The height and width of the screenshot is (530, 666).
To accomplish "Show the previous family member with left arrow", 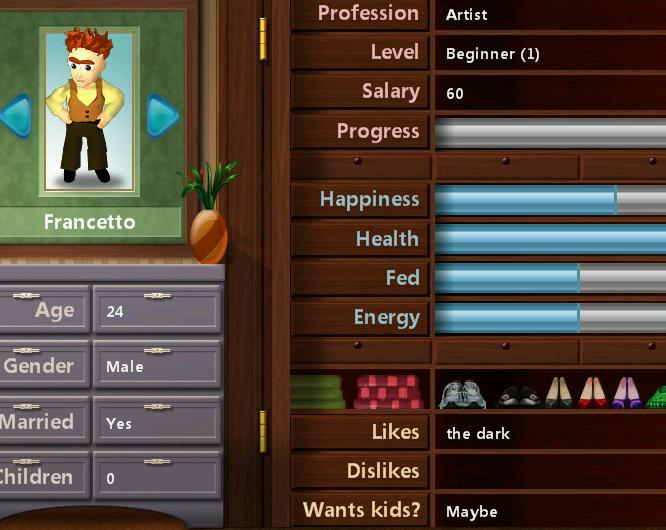I will tap(14, 116).
